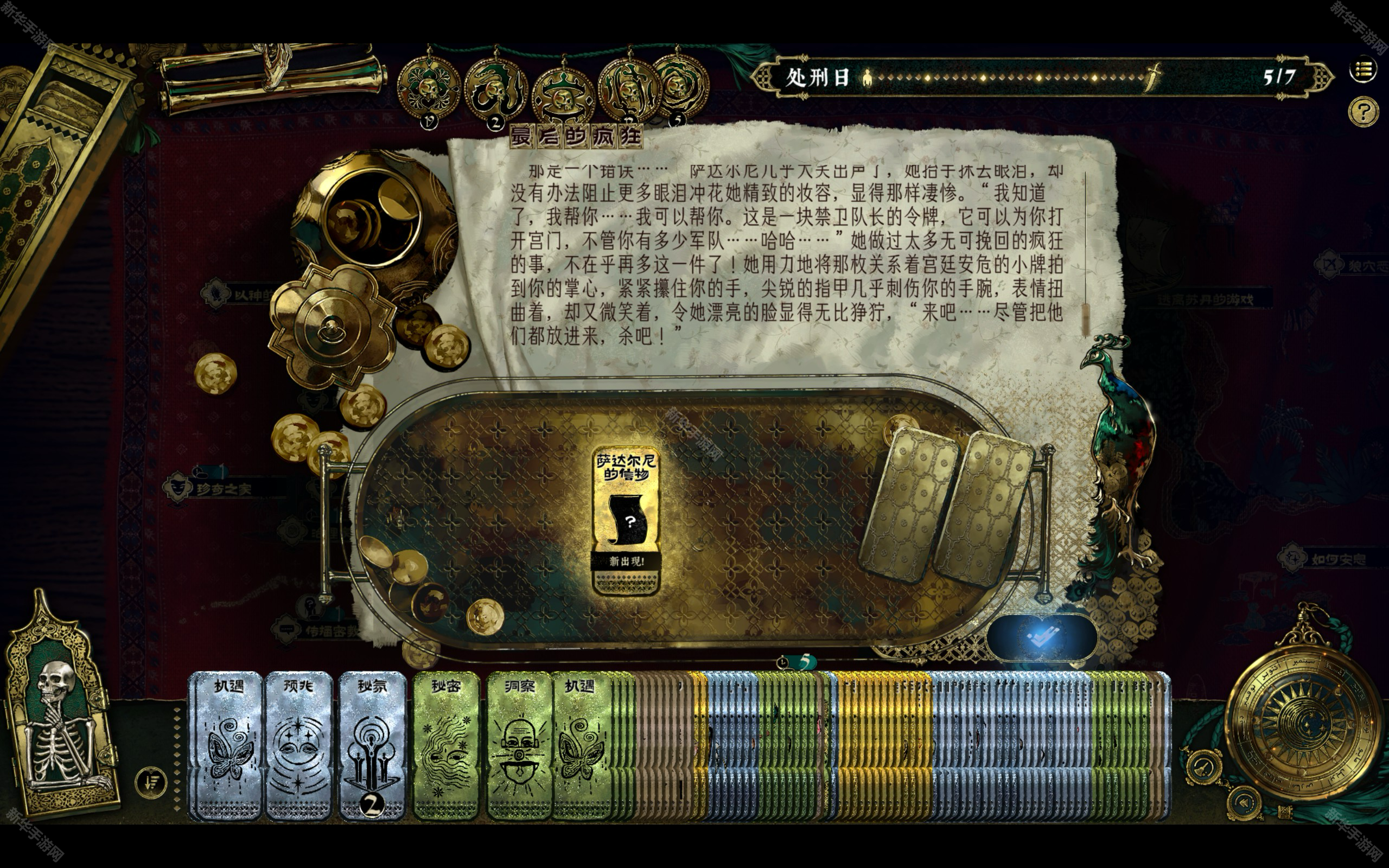This screenshot has width=1389, height=868.
Task: Select the flower skull medallion marked 19
Action: [428, 90]
